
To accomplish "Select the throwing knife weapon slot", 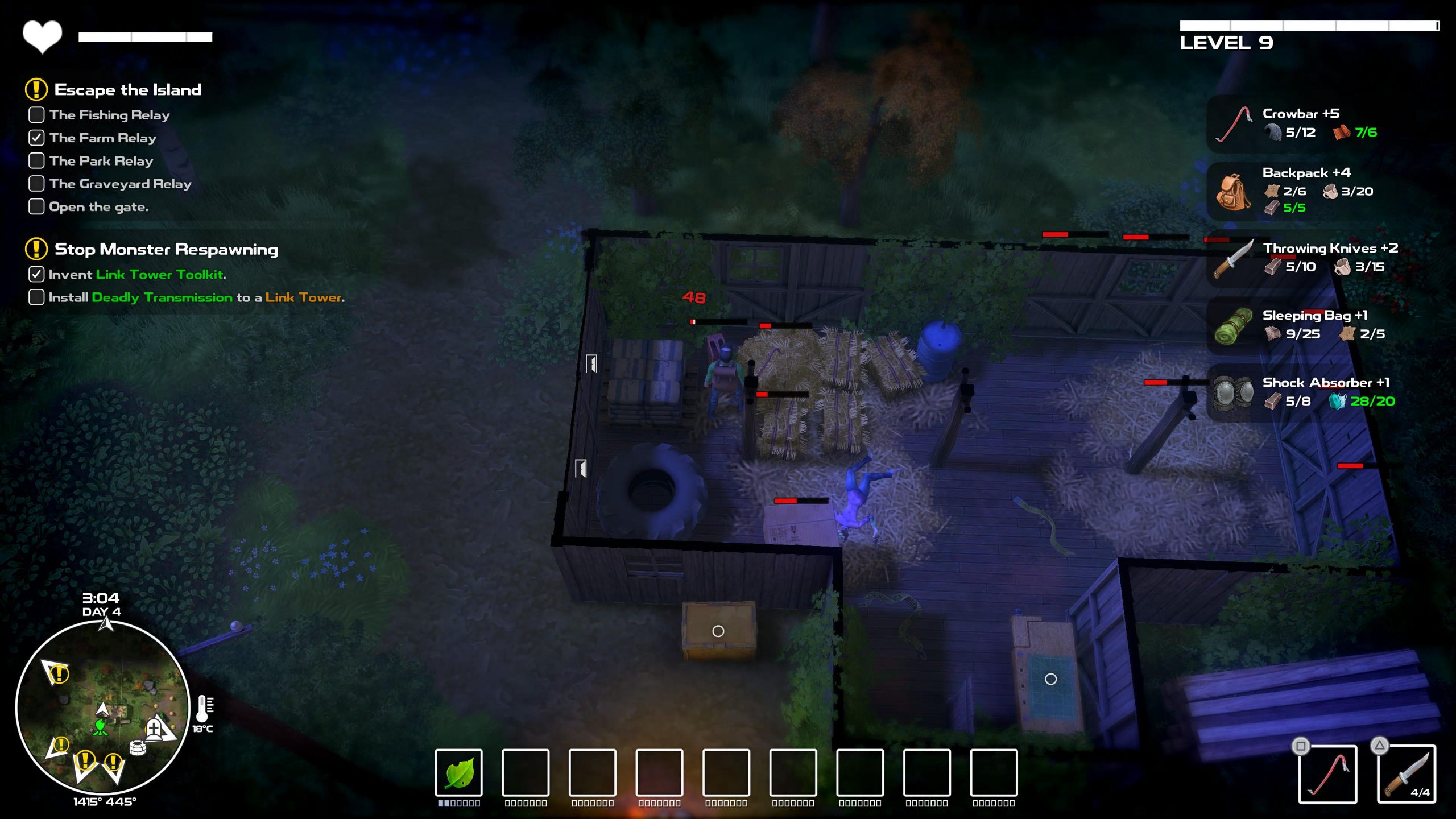I will click(1406, 775).
